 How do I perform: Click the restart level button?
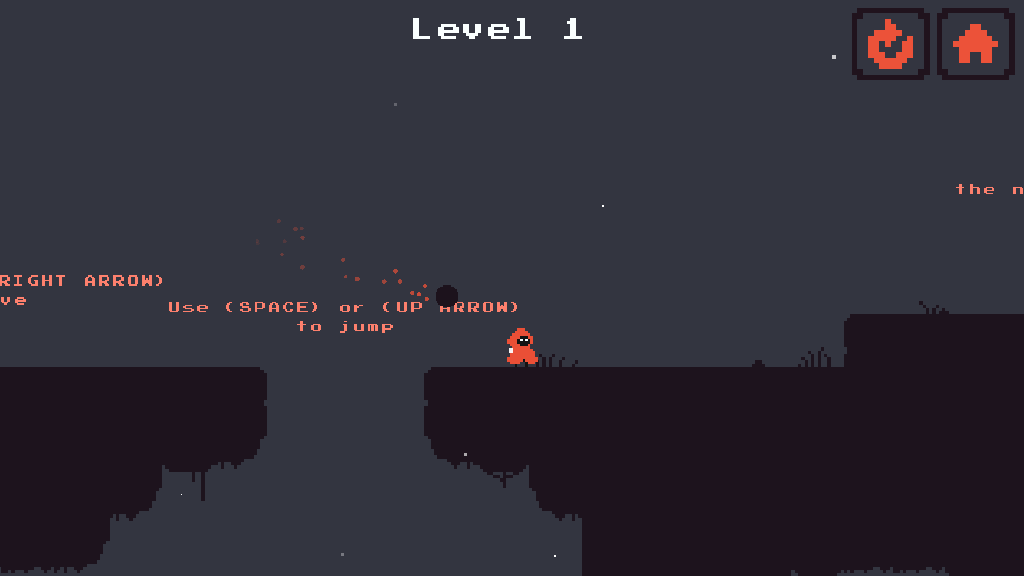coord(890,44)
